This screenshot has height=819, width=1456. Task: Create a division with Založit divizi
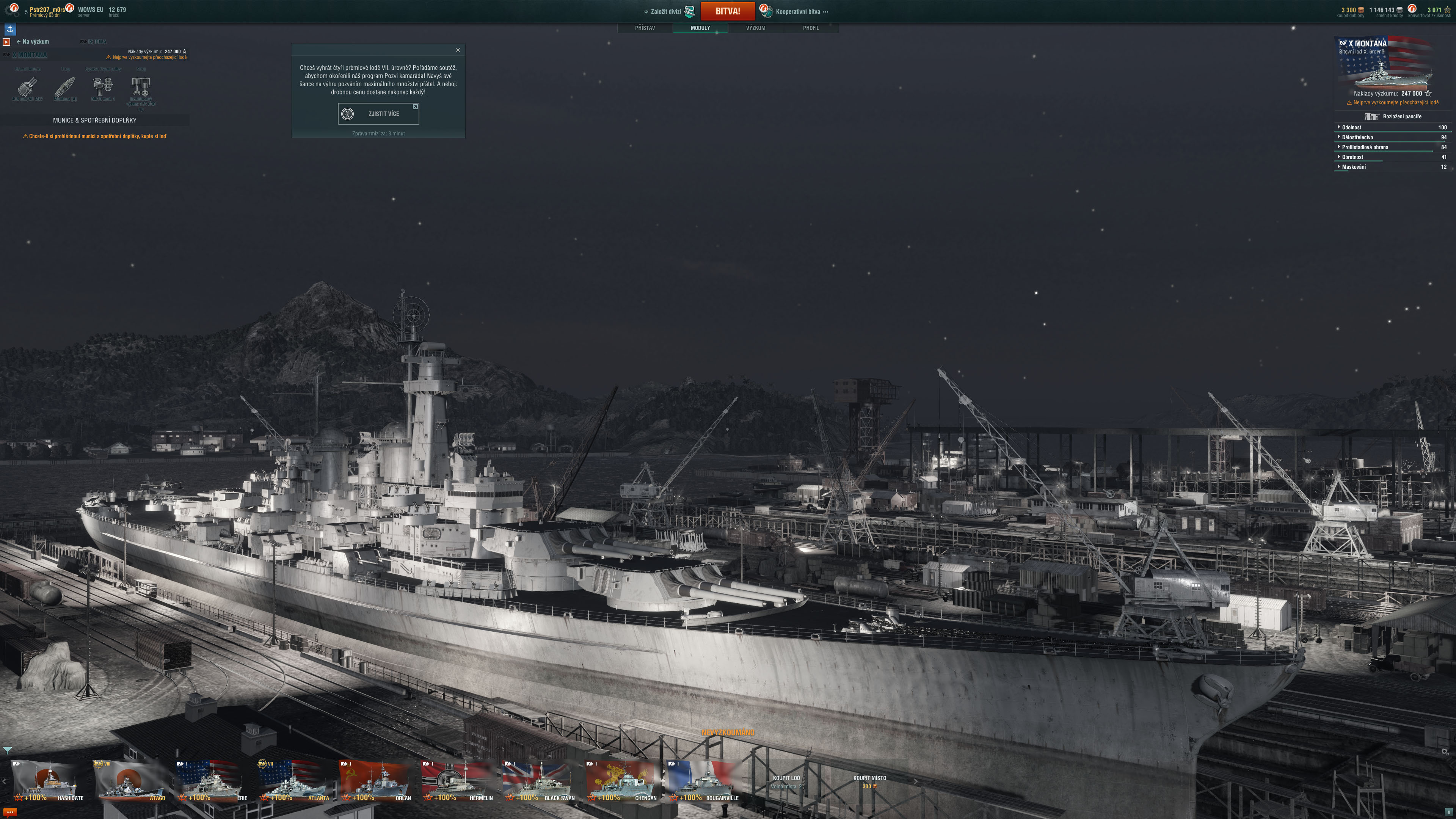pyautogui.click(x=665, y=11)
